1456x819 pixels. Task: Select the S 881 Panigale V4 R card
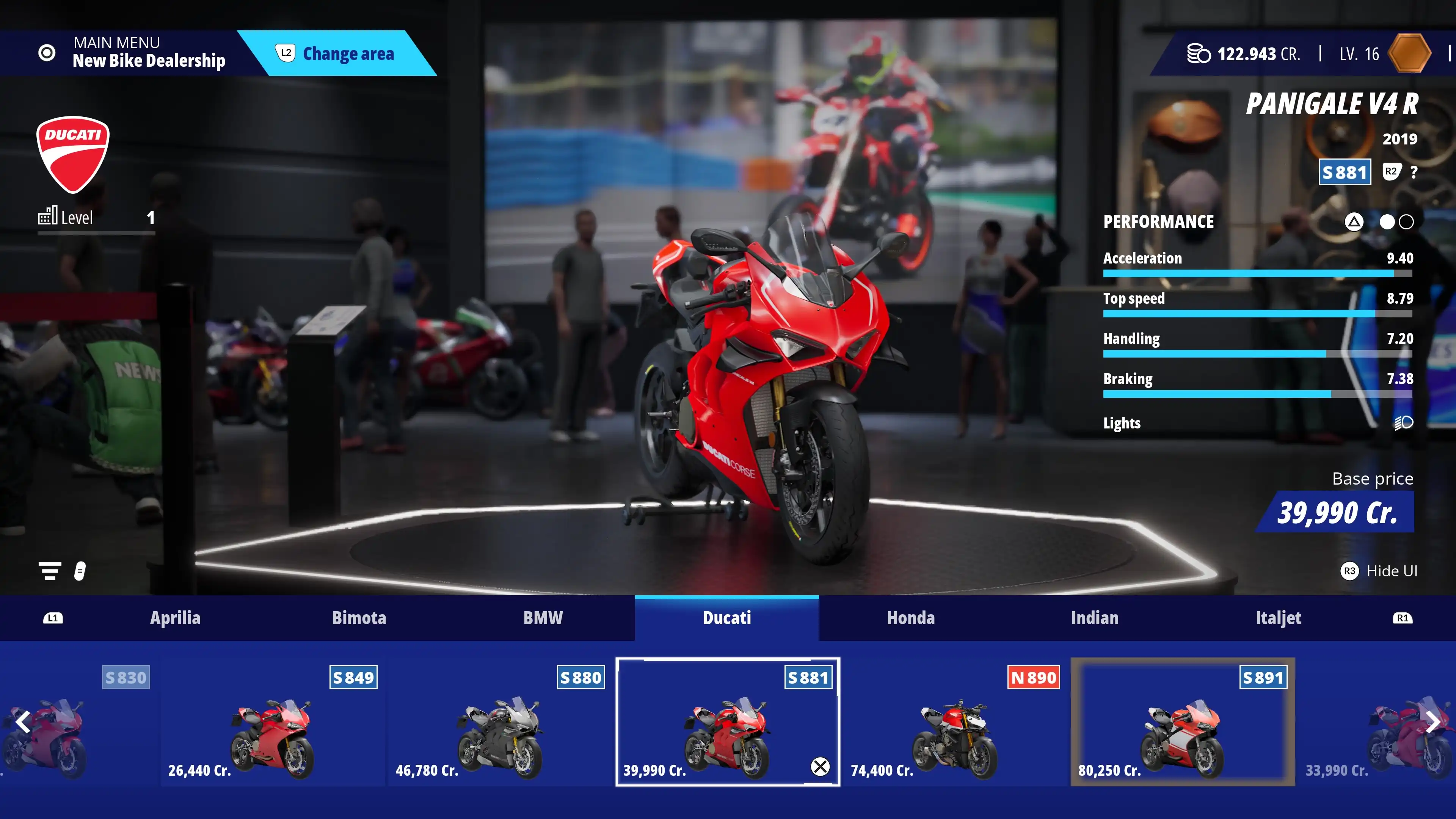728,722
